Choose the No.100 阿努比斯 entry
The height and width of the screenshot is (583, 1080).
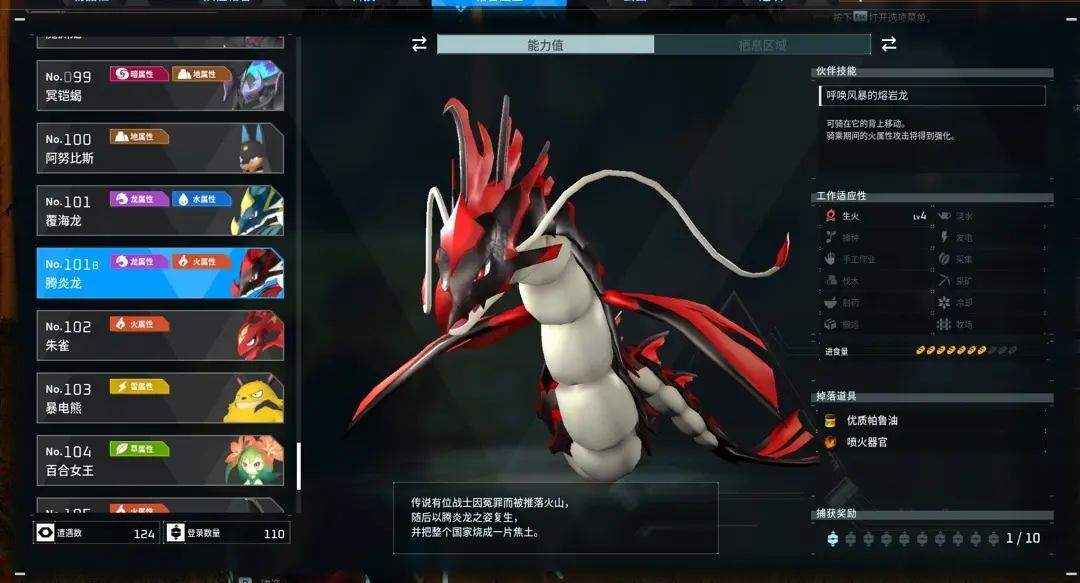(x=160, y=148)
